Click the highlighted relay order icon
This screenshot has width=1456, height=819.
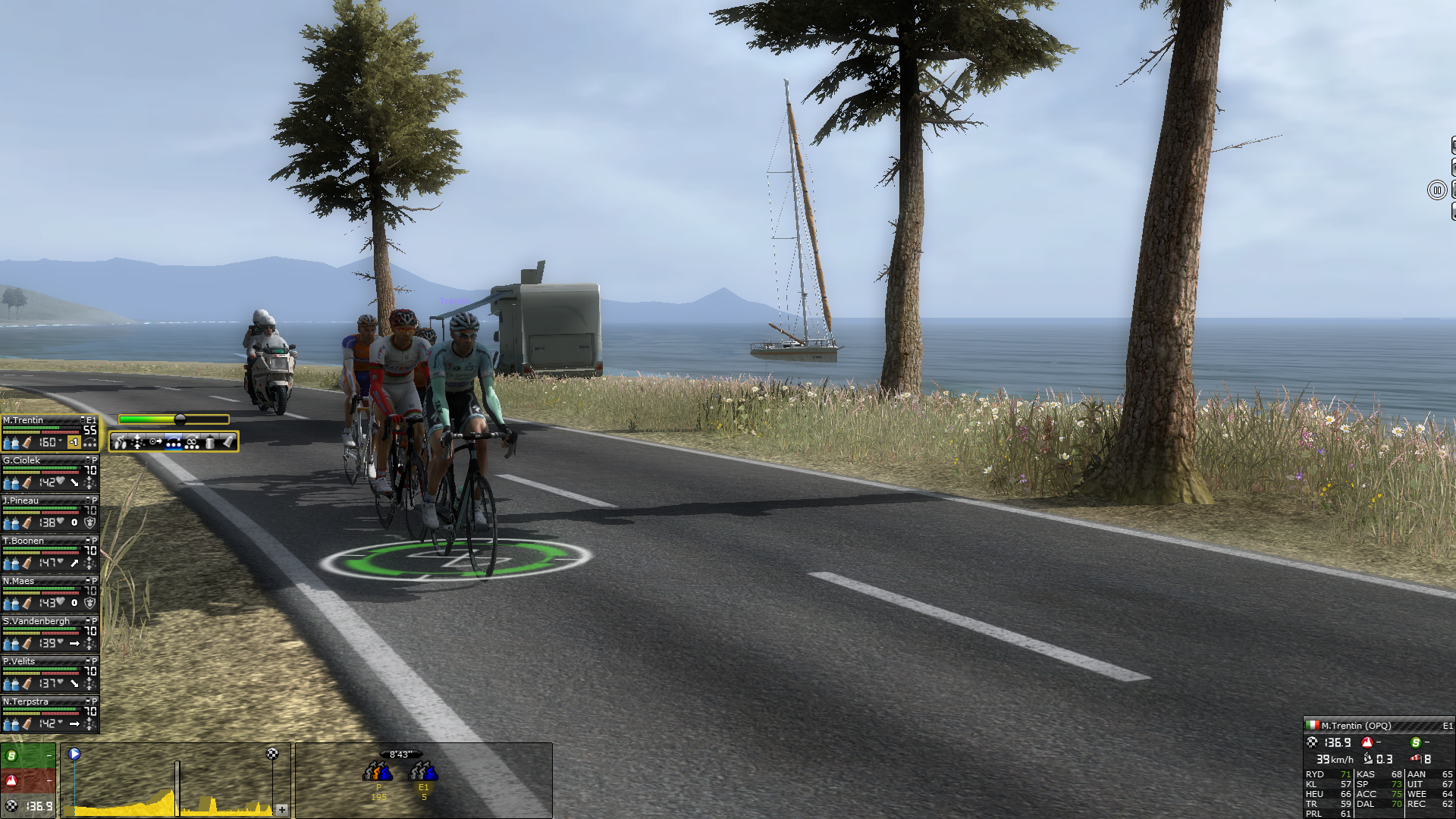pos(174,442)
